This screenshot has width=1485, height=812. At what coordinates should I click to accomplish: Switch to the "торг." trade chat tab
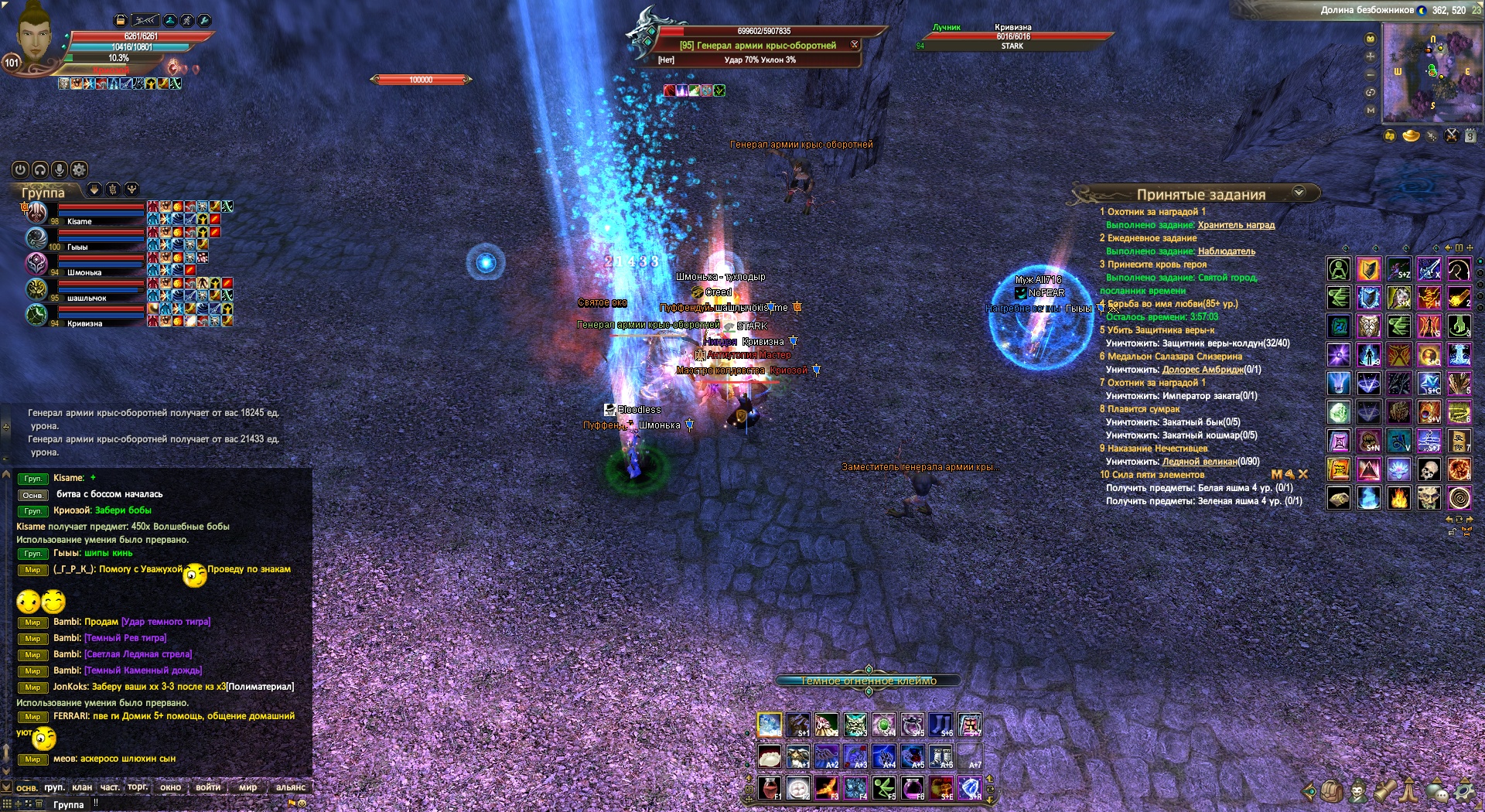tap(138, 787)
